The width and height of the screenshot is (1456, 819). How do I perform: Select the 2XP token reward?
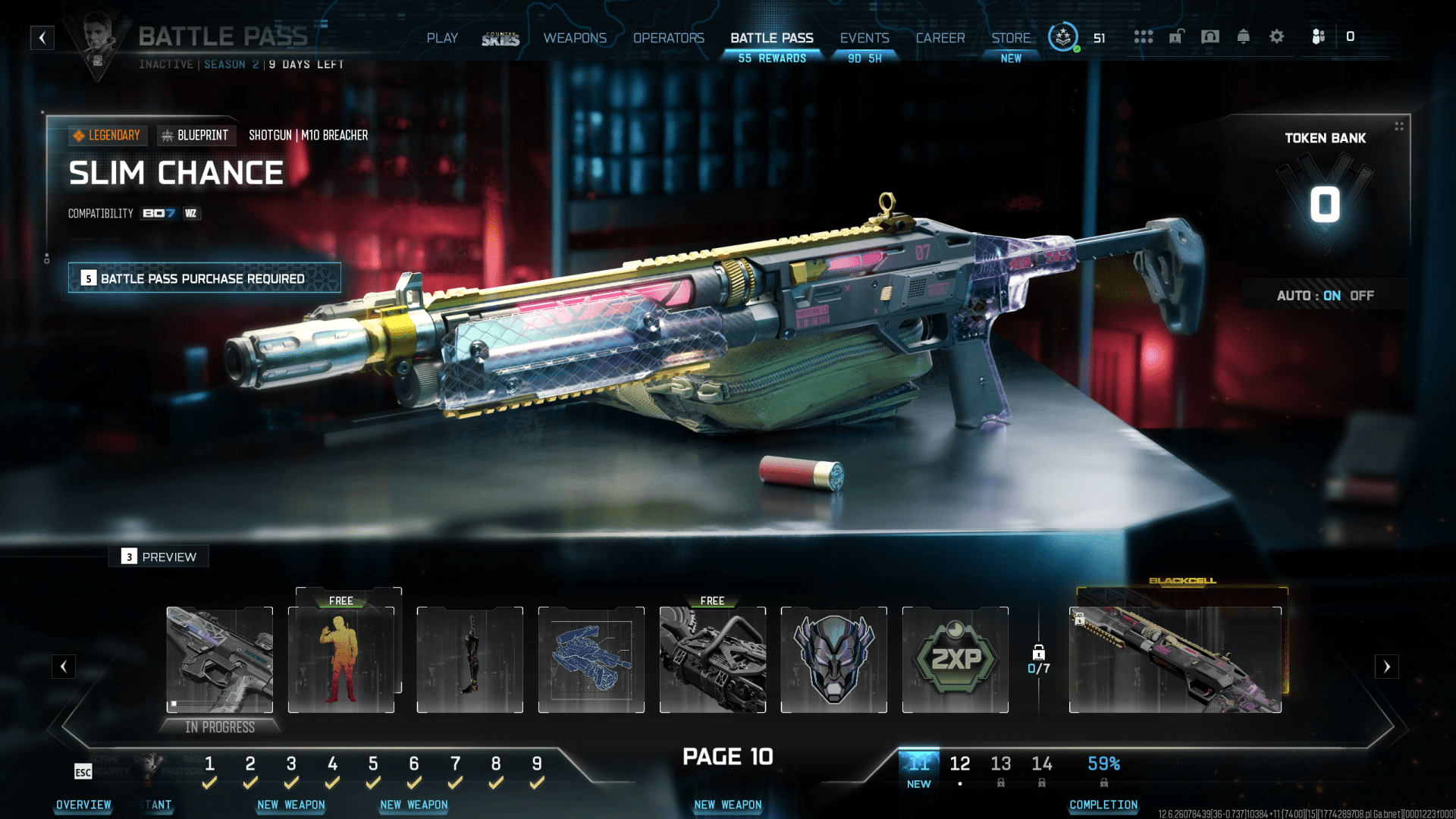pyautogui.click(x=955, y=659)
